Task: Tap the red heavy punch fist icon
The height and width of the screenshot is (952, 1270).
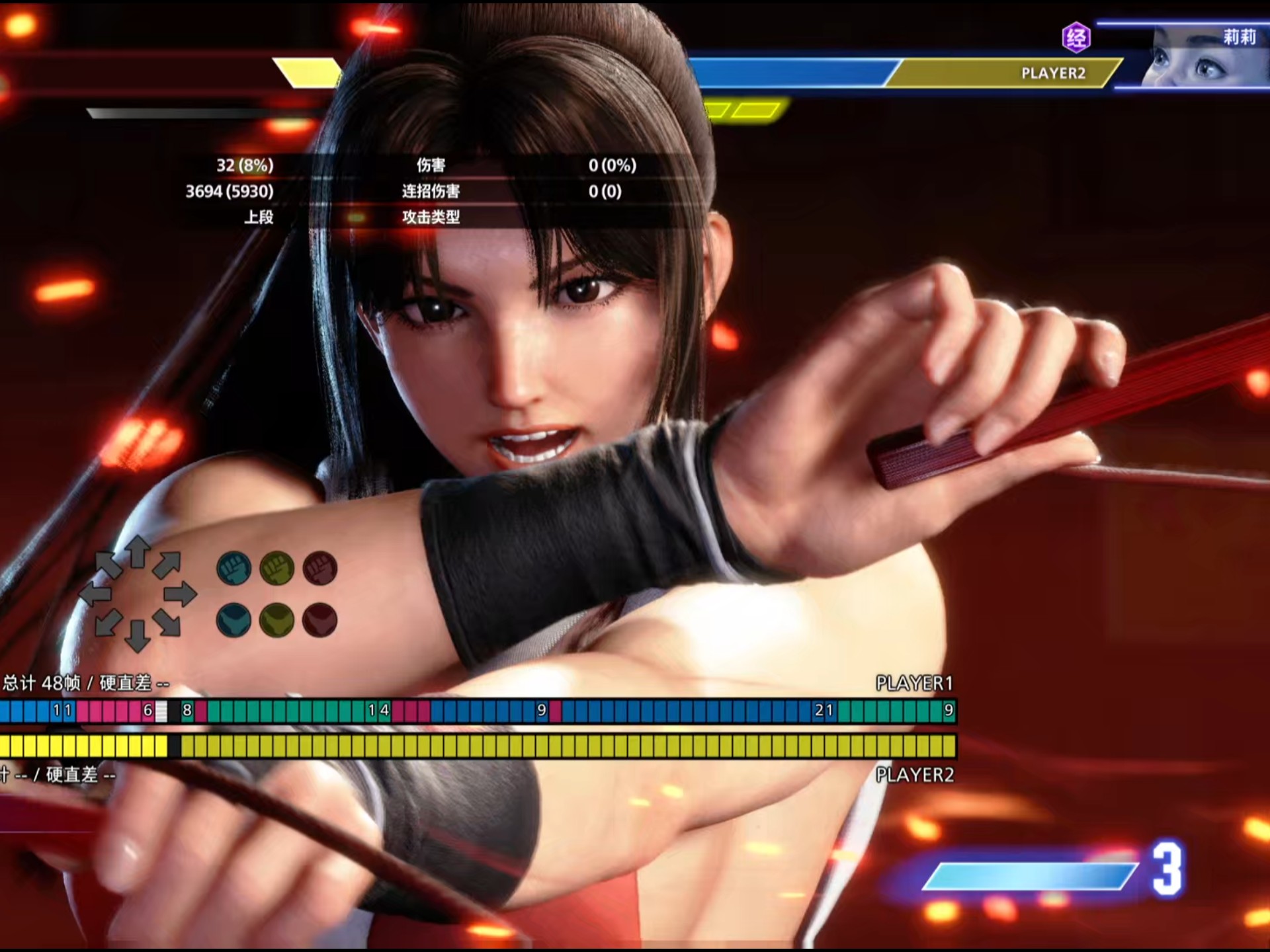Action: coord(320,569)
